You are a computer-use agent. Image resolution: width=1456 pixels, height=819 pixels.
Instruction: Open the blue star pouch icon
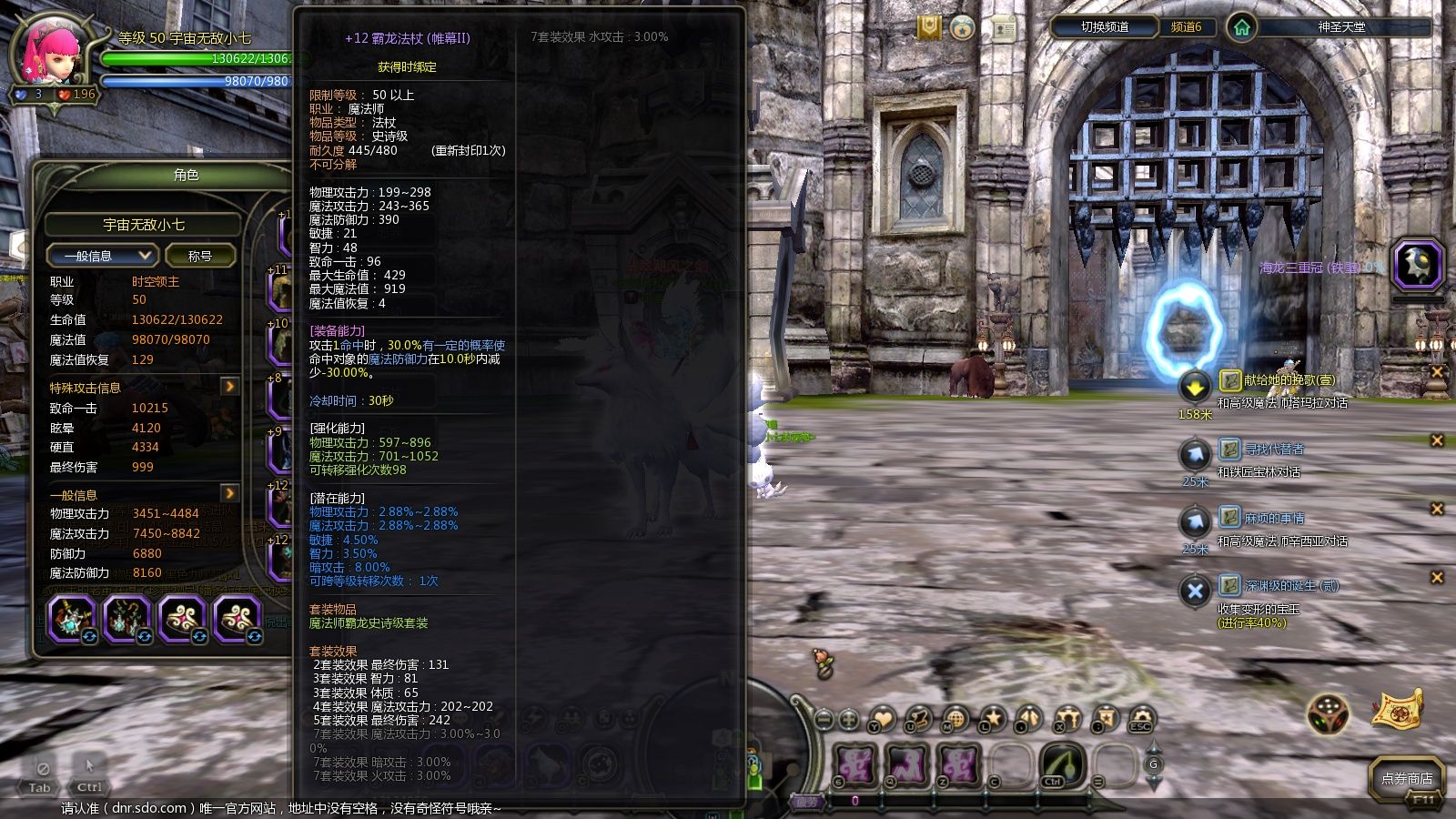point(963,28)
